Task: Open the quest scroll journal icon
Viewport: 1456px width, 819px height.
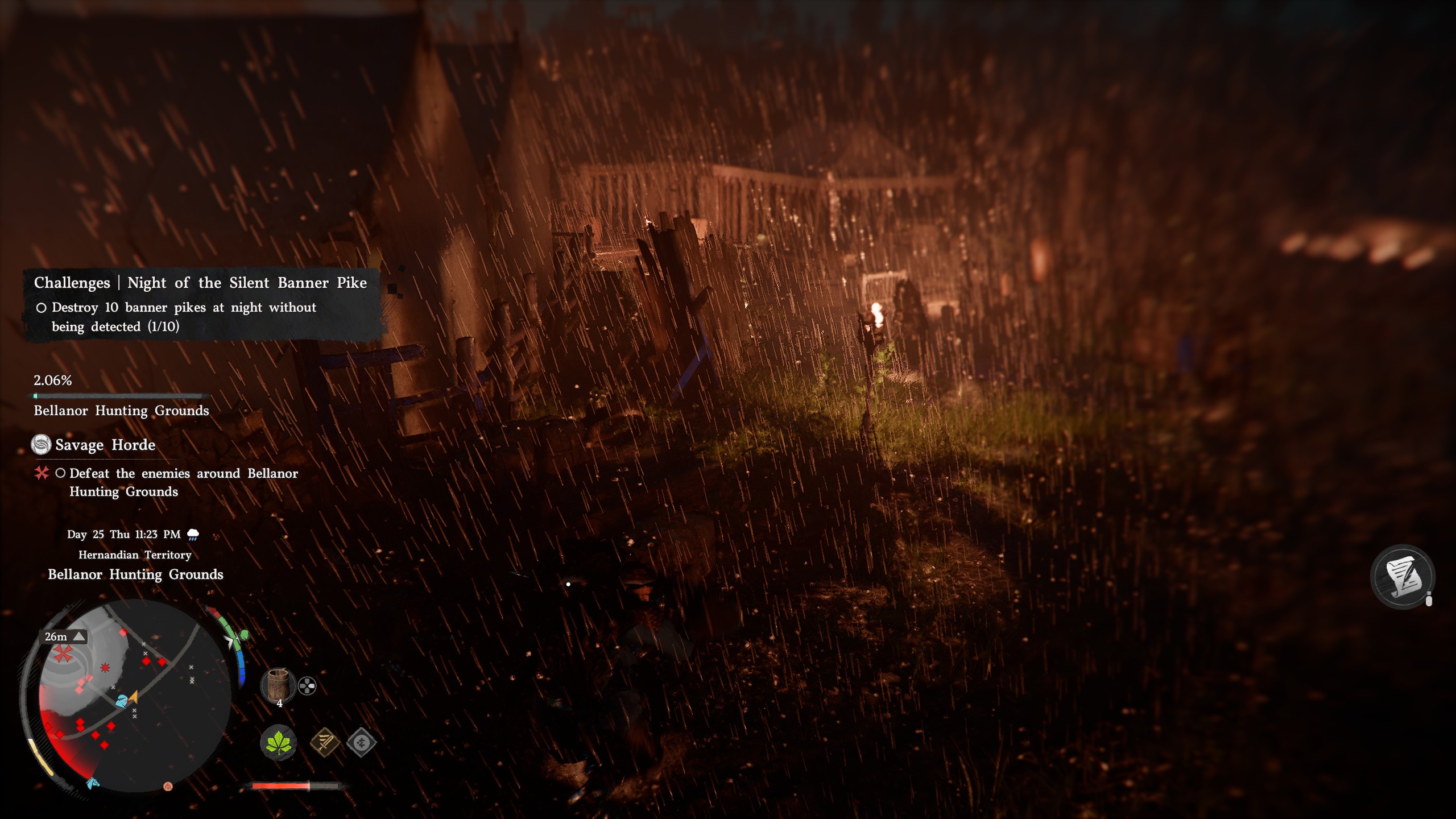Action: coord(1403,577)
